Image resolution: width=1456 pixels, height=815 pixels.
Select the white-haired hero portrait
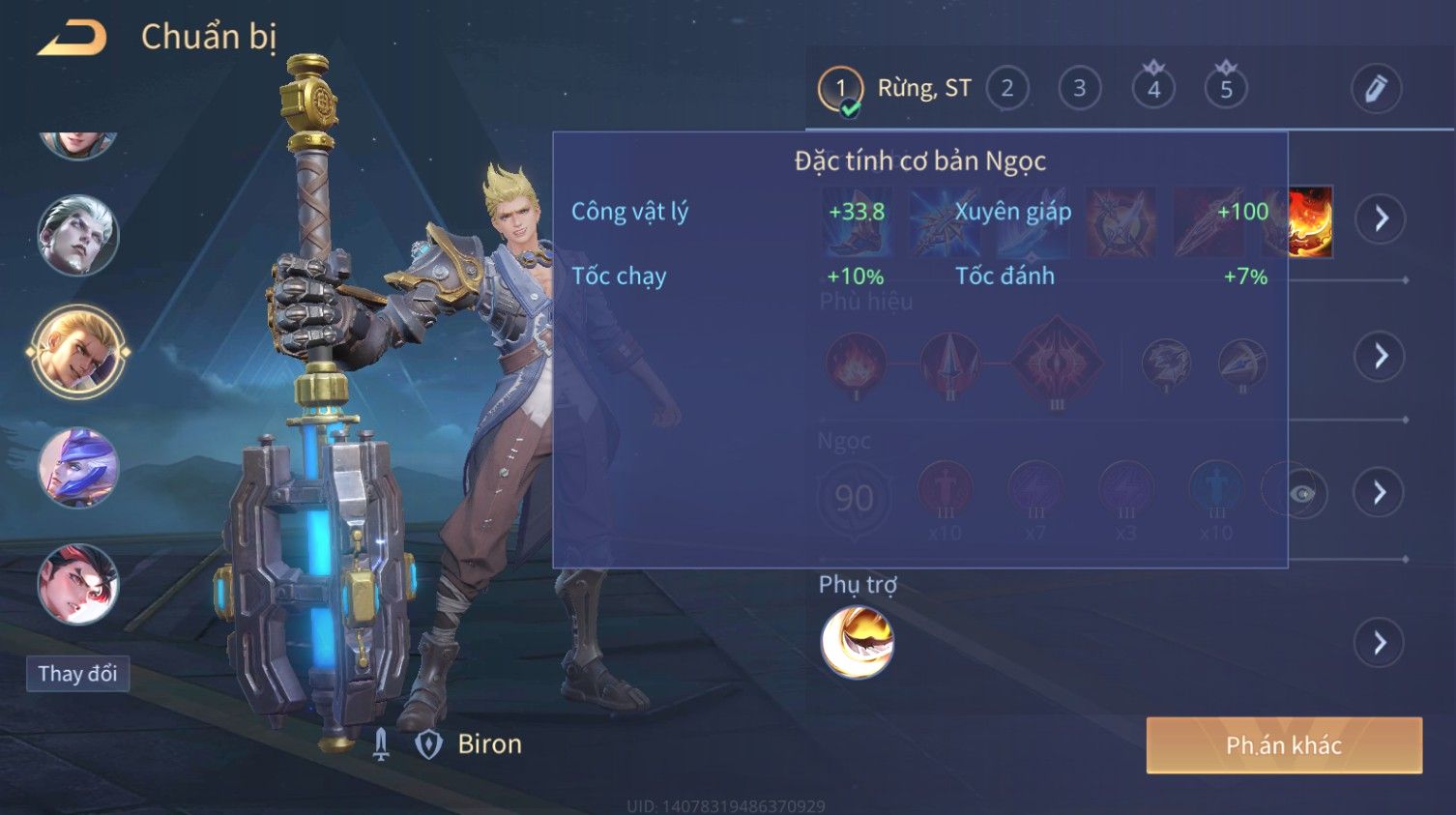[x=77, y=236]
